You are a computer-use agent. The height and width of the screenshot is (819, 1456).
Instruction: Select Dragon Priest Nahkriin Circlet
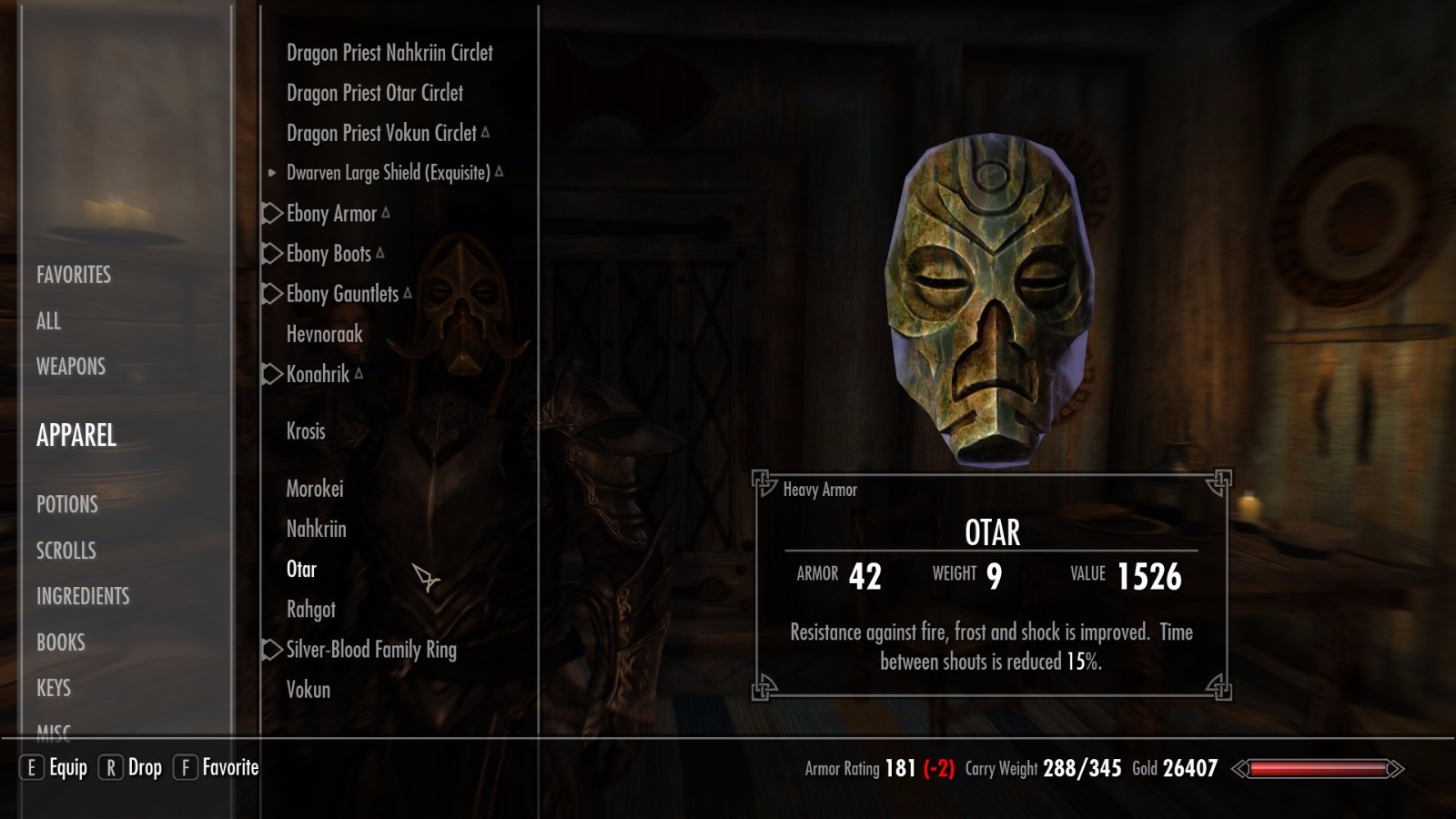[389, 53]
